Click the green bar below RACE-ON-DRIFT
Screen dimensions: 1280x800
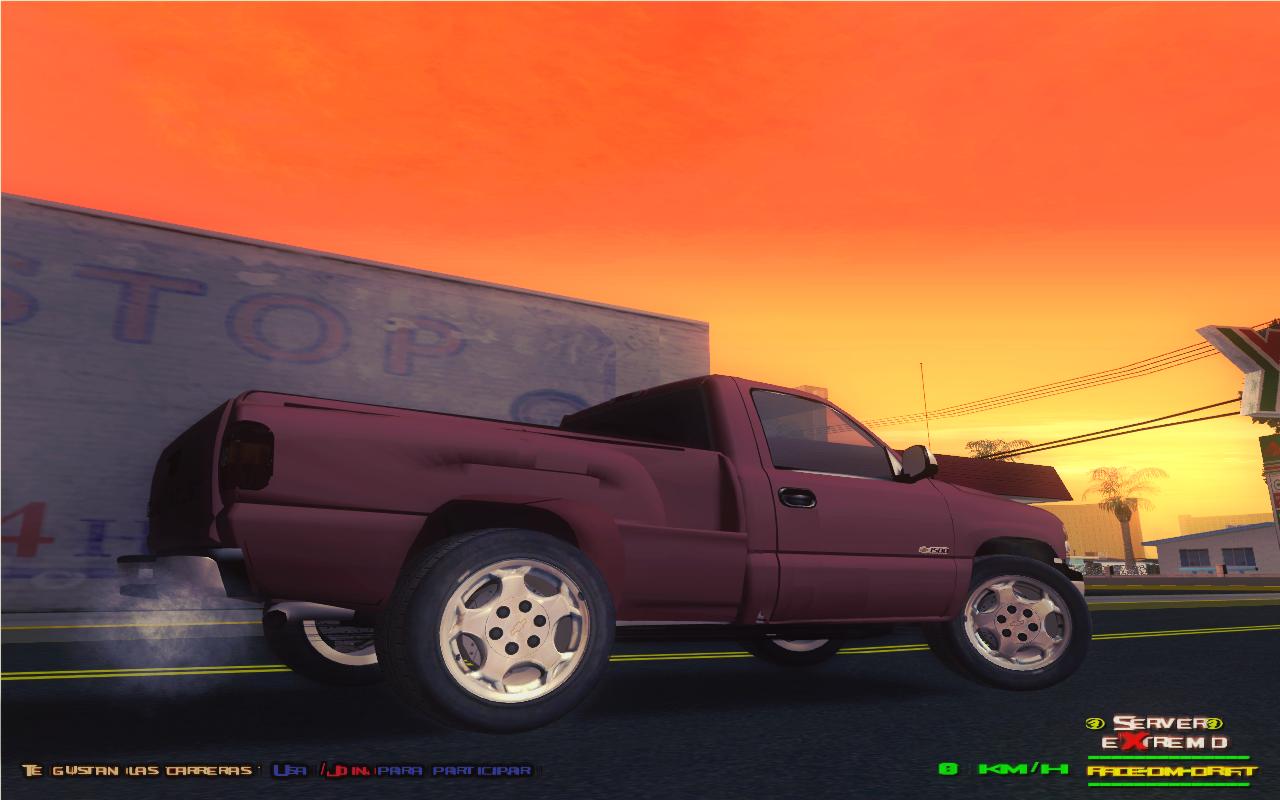(1167, 784)
